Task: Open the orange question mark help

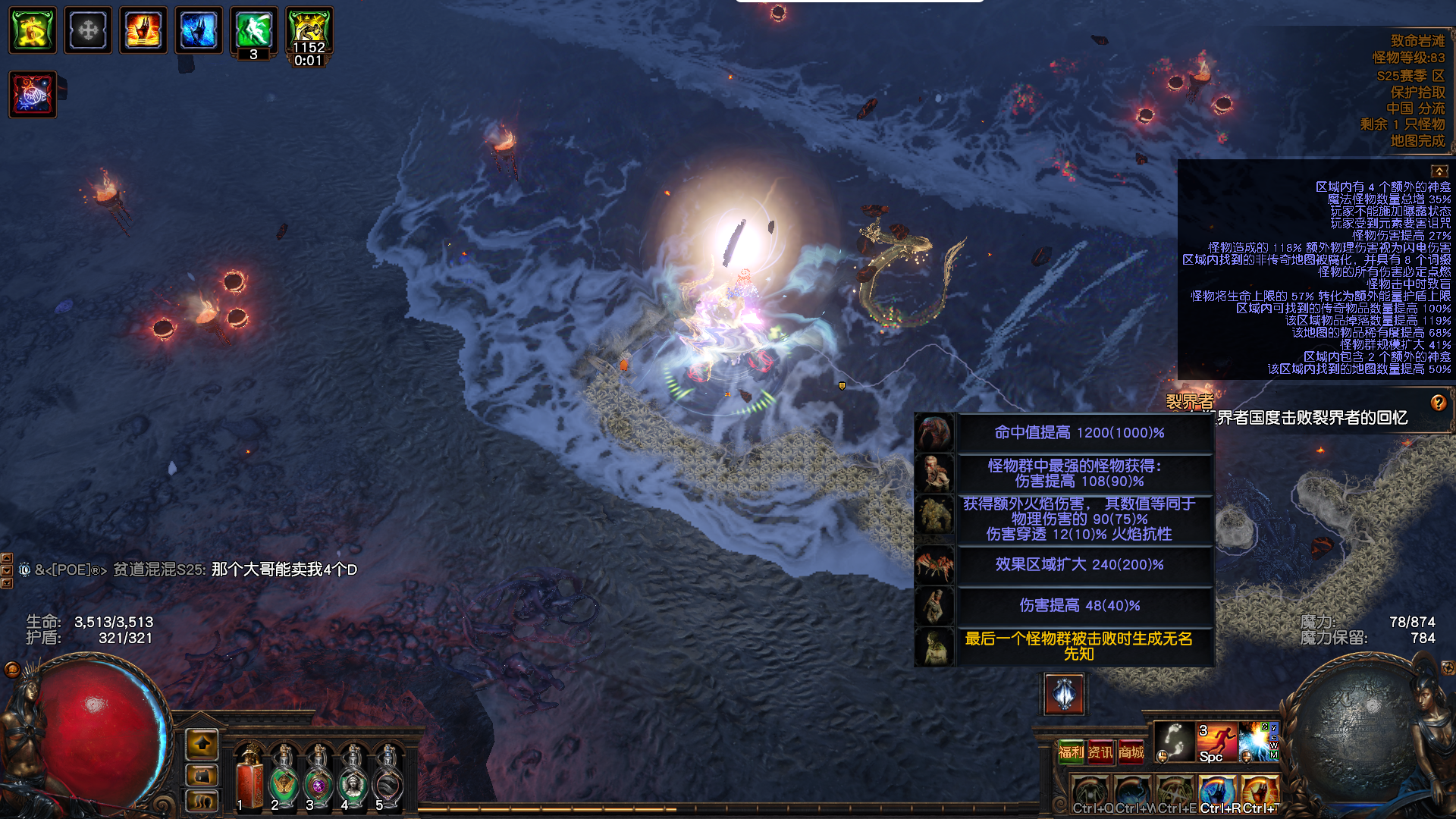Action: pos(1439,403)
